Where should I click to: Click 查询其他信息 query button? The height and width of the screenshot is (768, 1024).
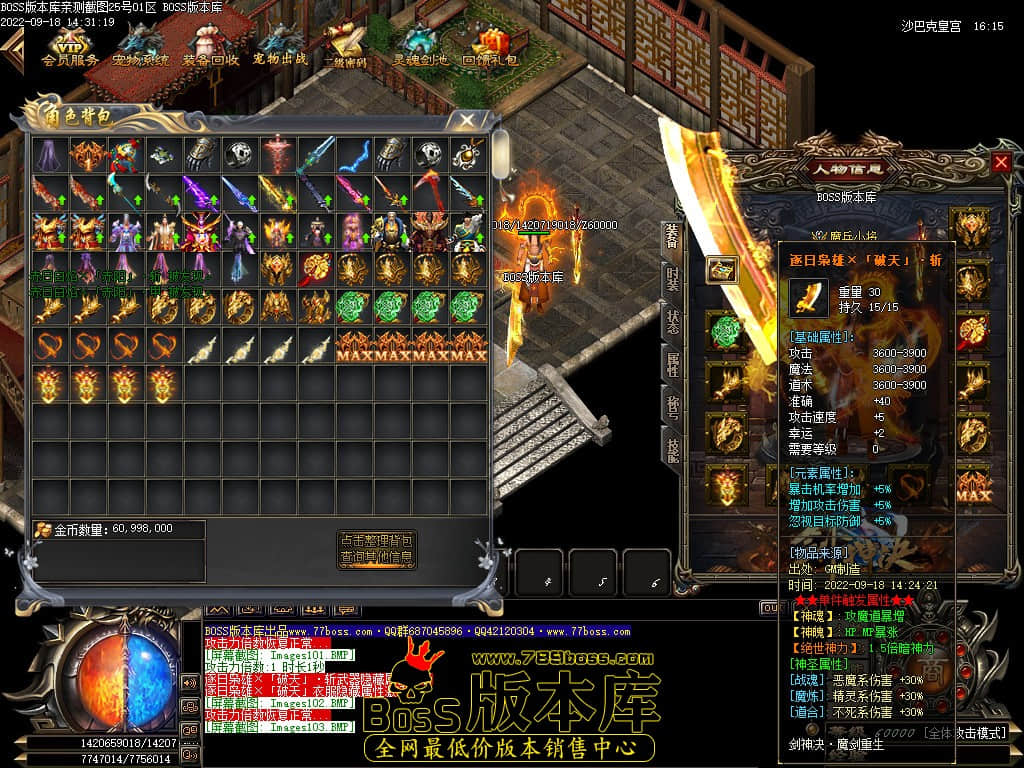pyautogui.click(x=376, y=557)
